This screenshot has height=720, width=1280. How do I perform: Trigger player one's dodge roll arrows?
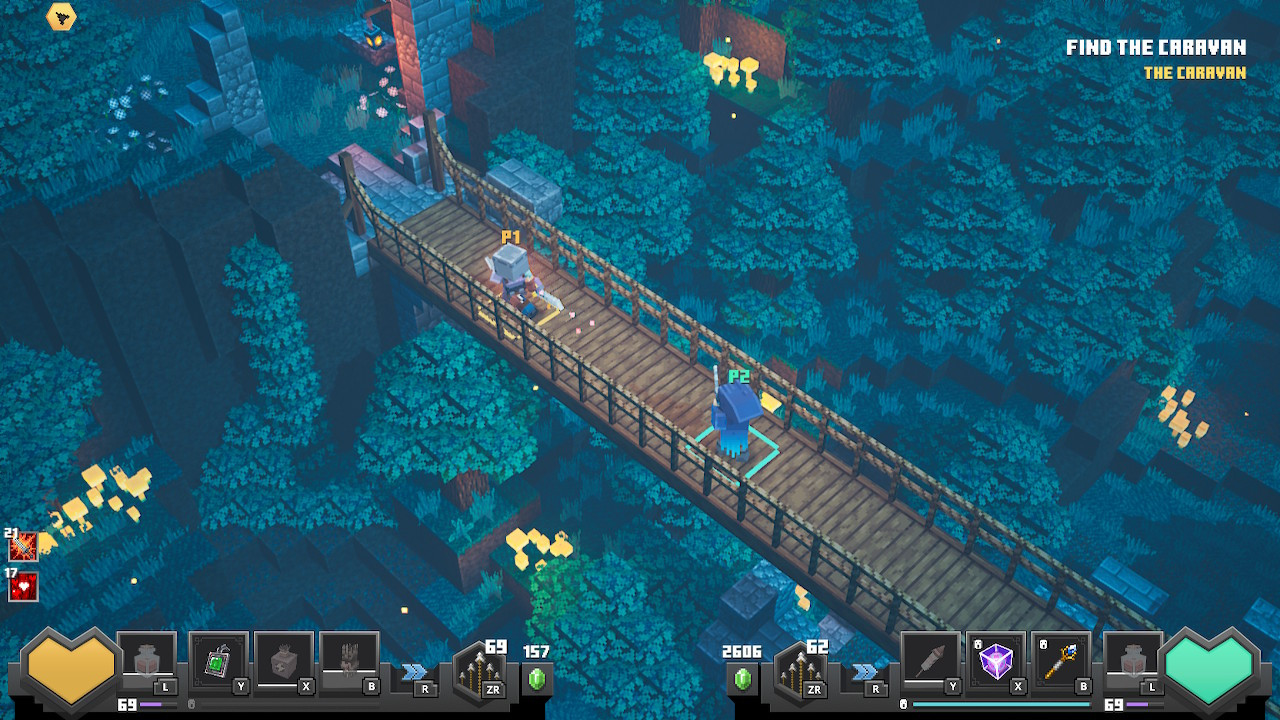click(414, 671)
